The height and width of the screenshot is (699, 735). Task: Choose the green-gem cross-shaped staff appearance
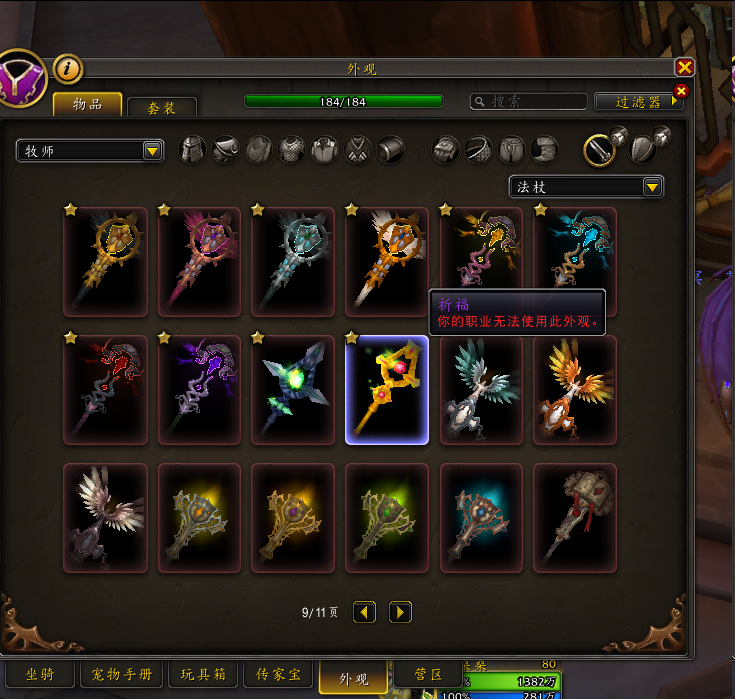[x=293, y=390]
